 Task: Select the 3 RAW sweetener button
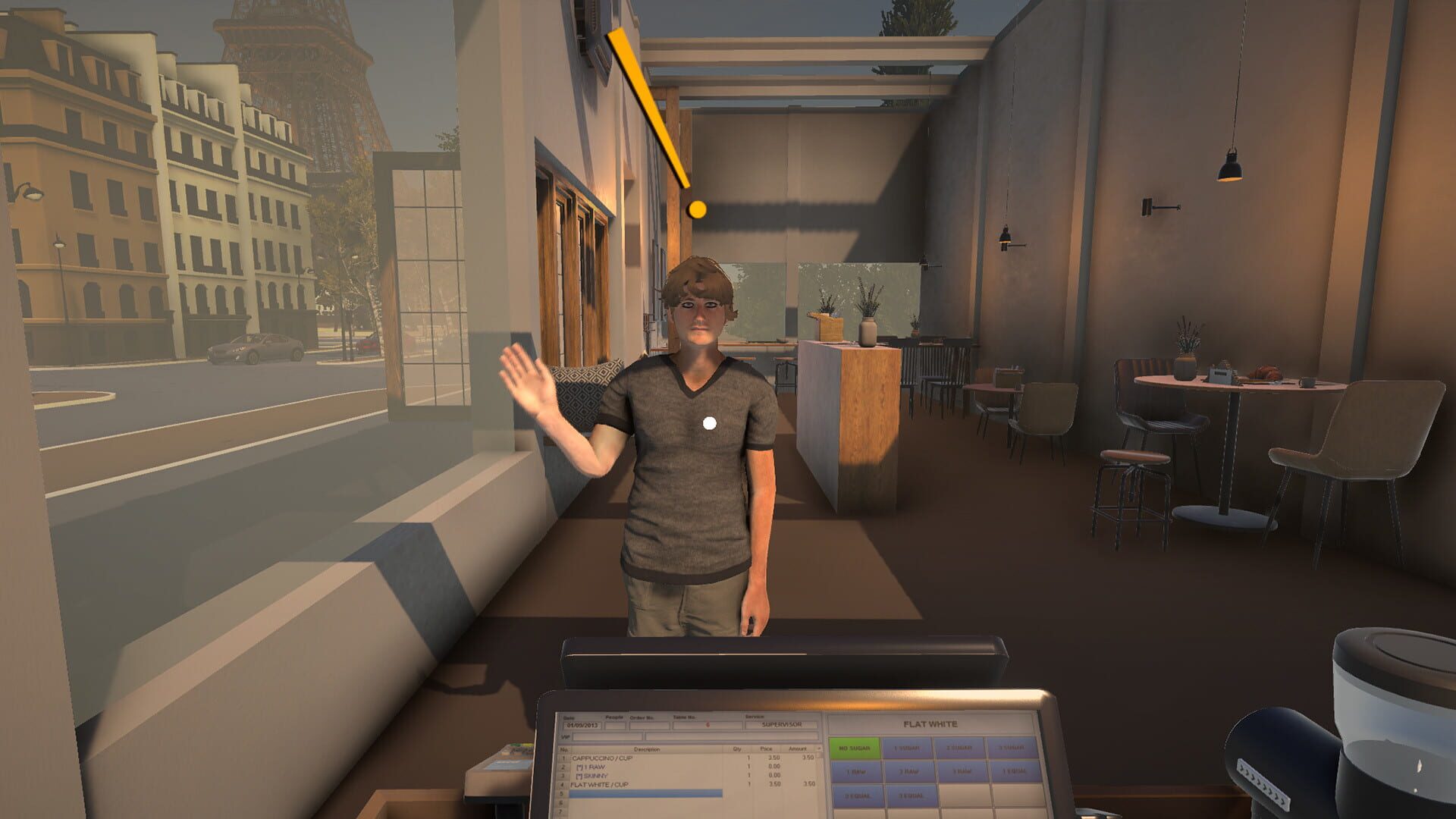(961, 770)
